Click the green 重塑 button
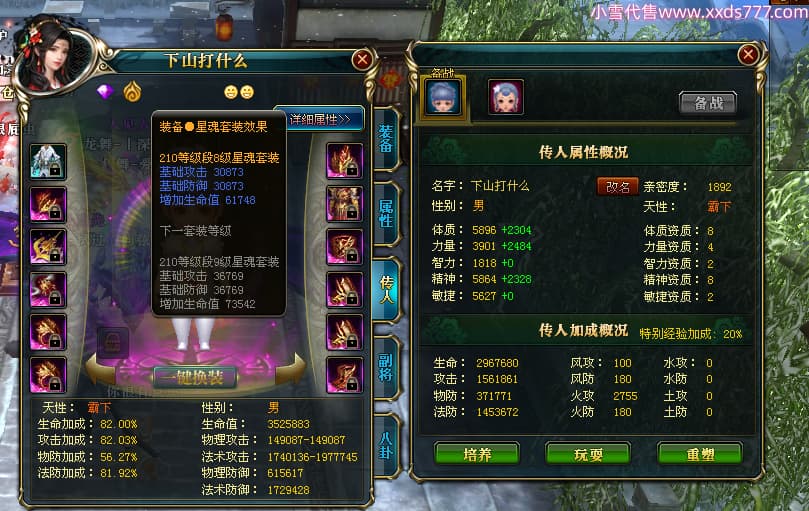This screenshot has height=511, width=809. pyautogui.click(x=699, y=453)
